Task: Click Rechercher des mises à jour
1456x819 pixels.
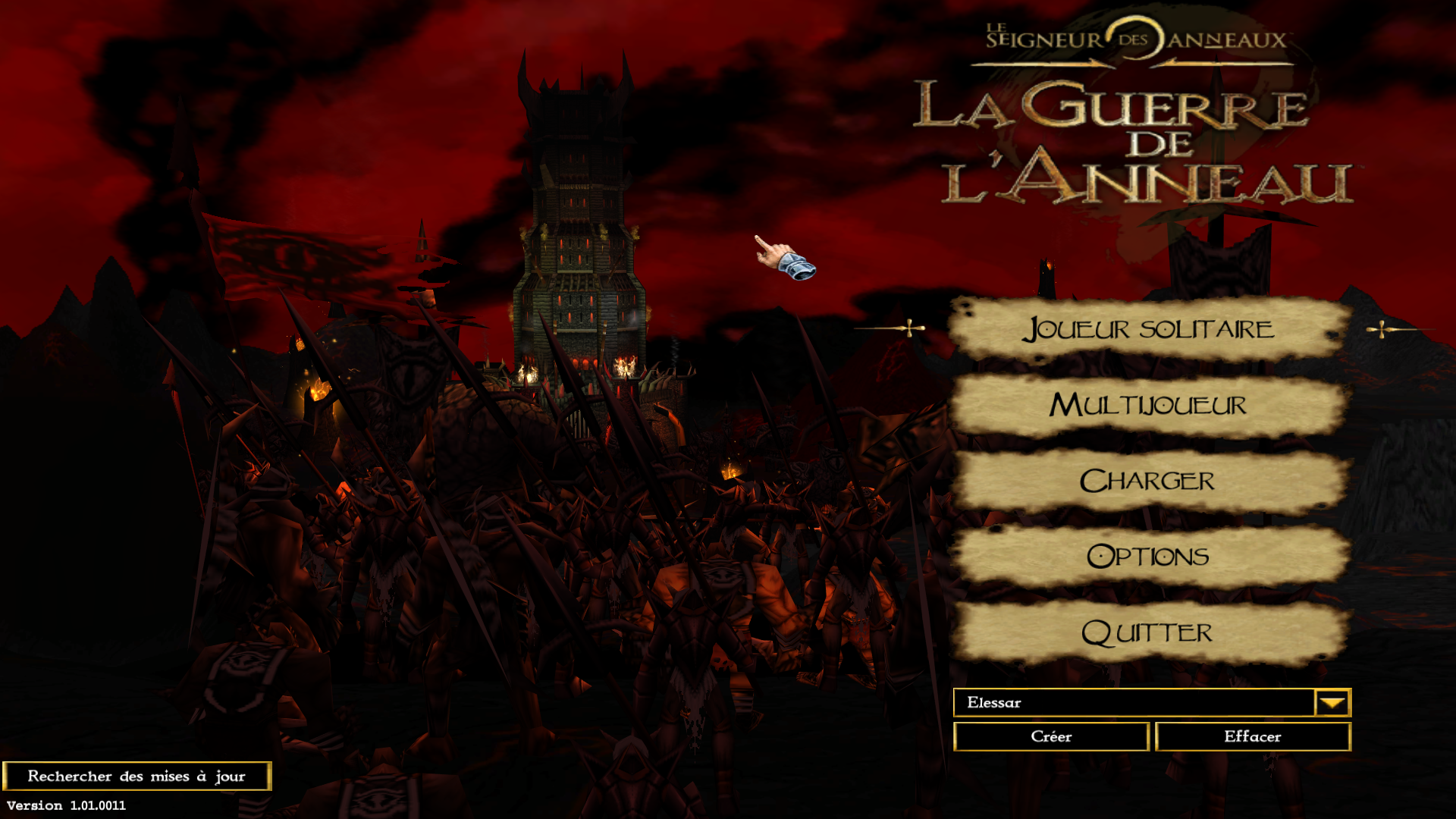Action: click(136, 776)
